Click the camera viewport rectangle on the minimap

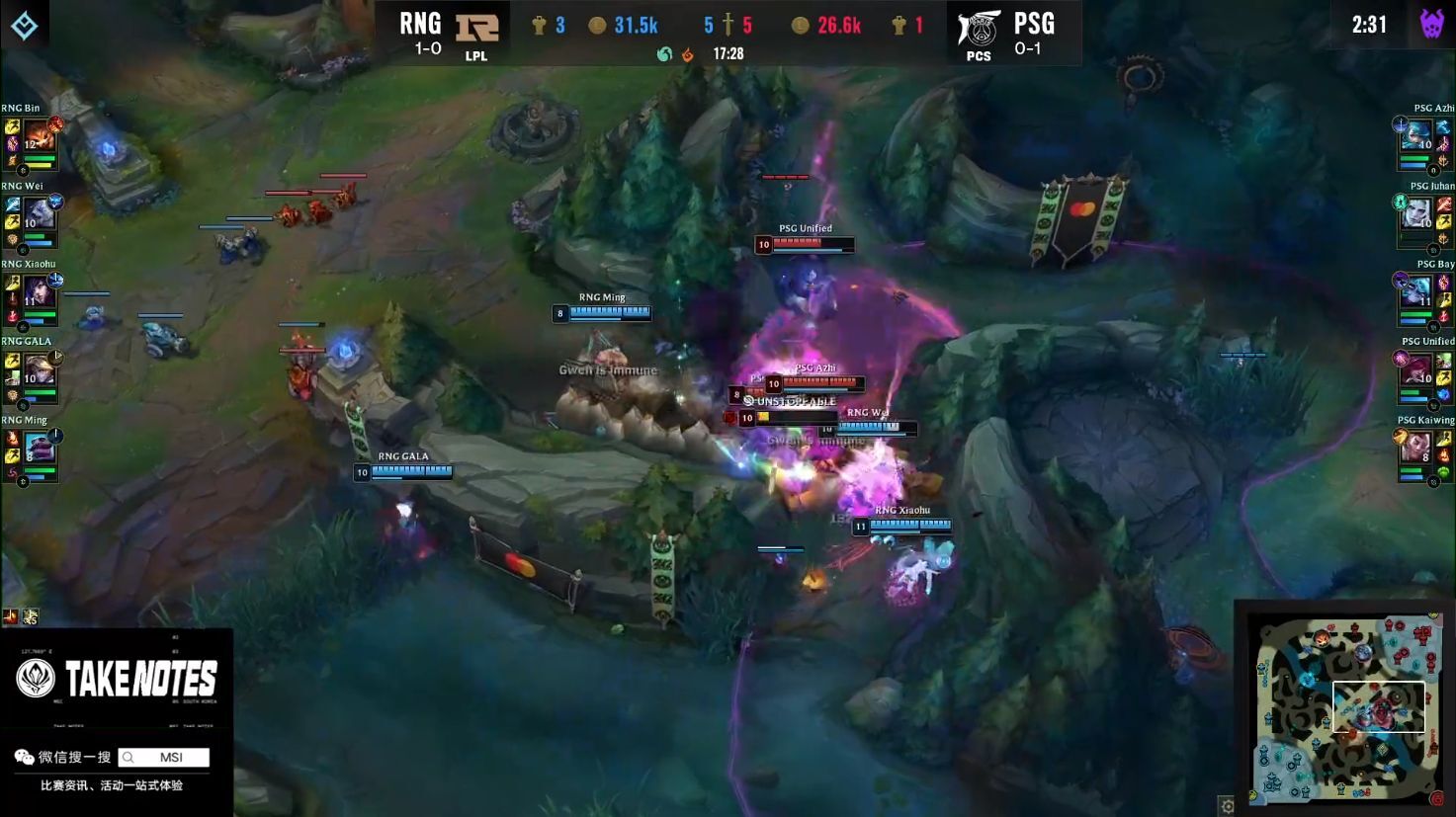pyautogui.click(x=1378, y=706)
